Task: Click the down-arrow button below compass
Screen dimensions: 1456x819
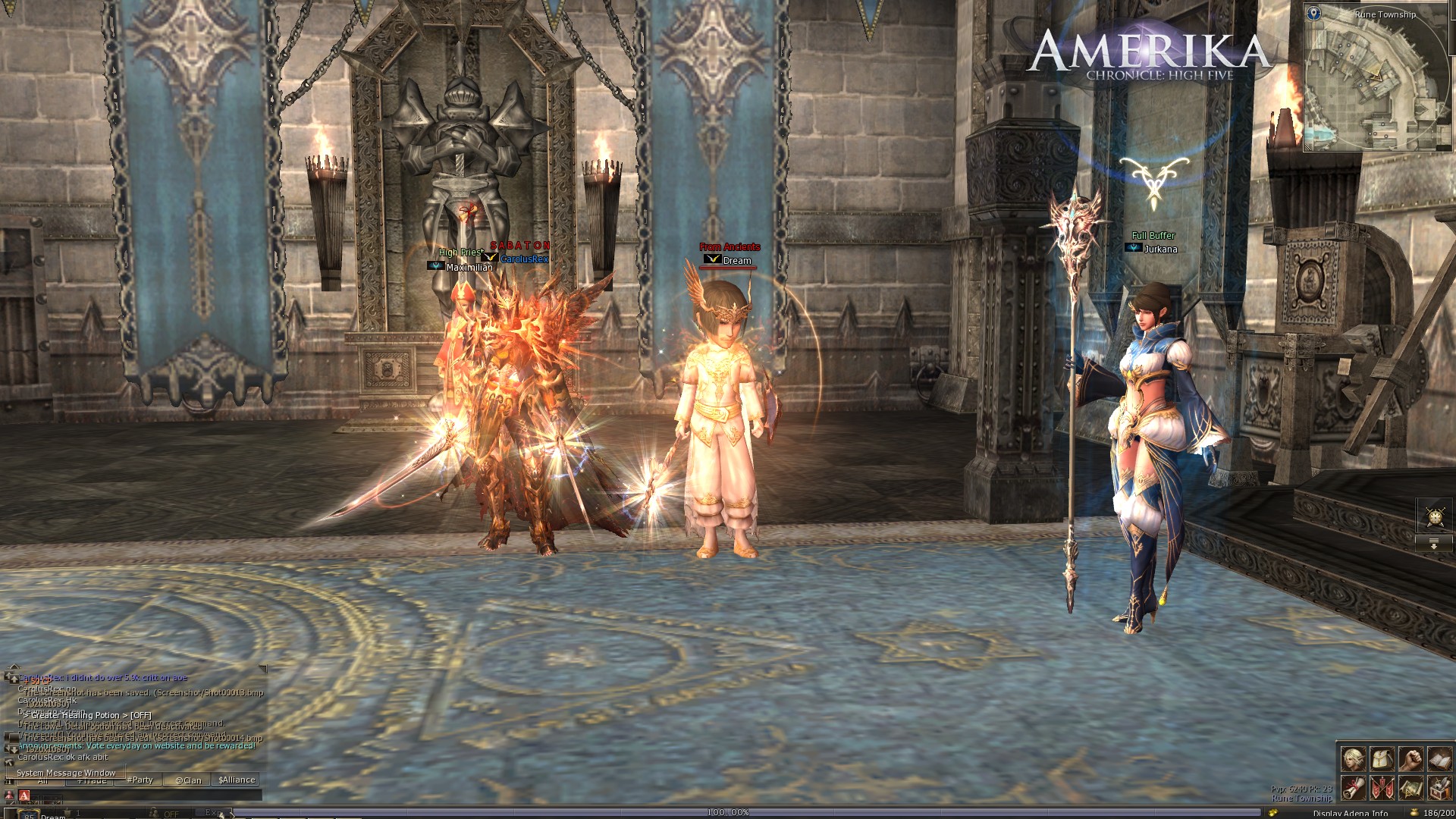Action: click(1434, 544)
